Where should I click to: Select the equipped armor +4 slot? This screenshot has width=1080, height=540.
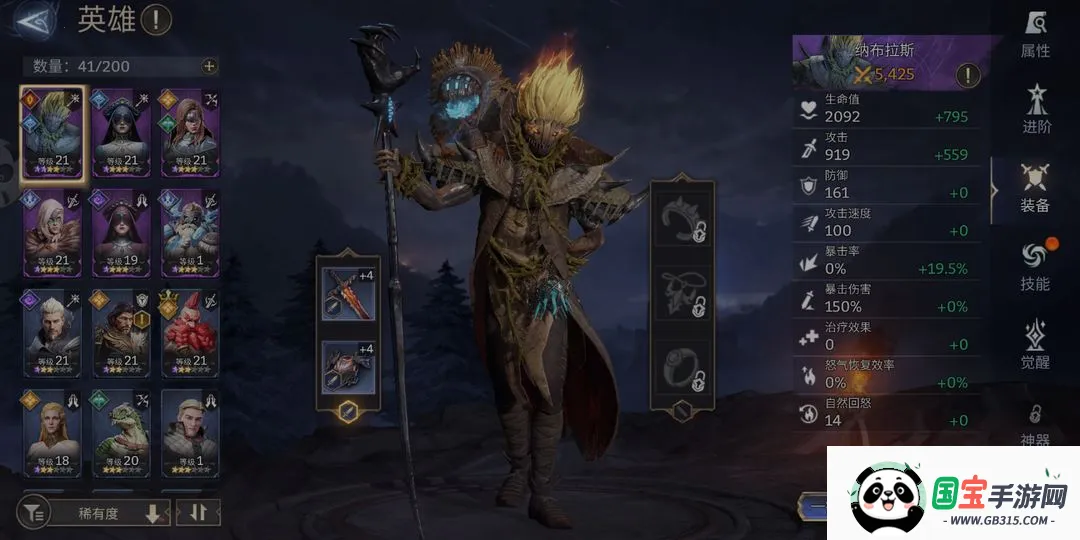pyautogui.click(x=349, y=366)
